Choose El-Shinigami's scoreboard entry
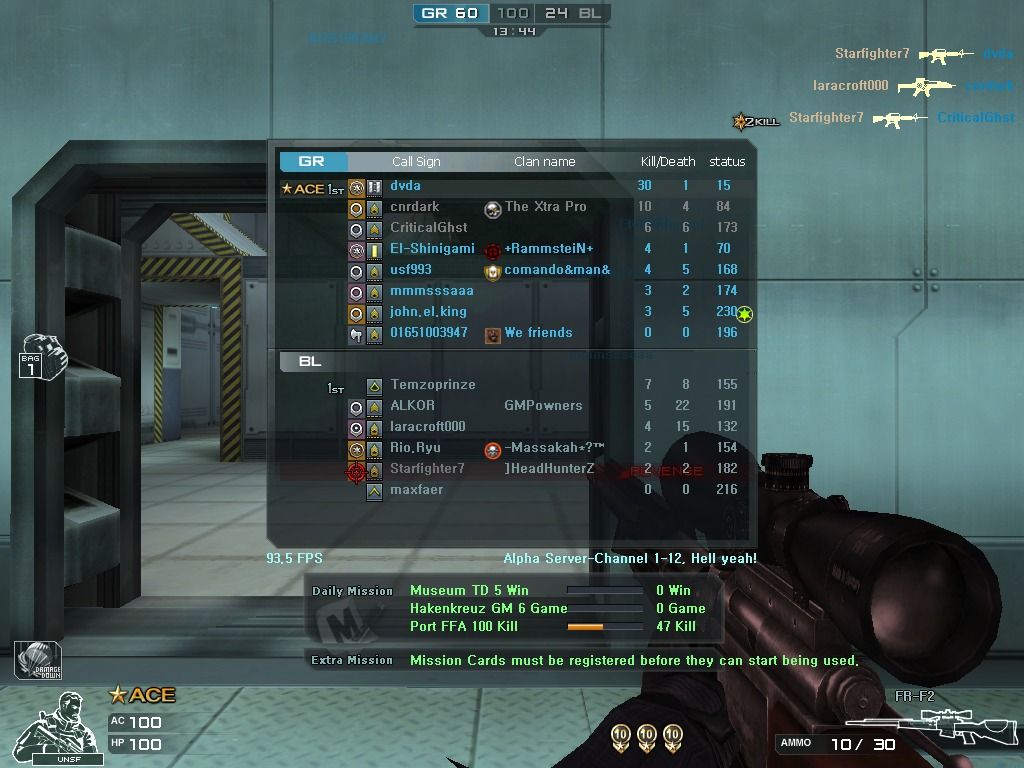Screen dimensions: 1024x768 432,249
